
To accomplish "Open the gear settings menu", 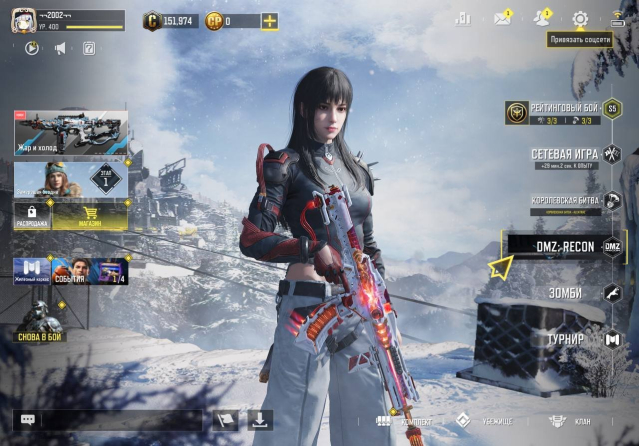I will [x=580, y=19].
